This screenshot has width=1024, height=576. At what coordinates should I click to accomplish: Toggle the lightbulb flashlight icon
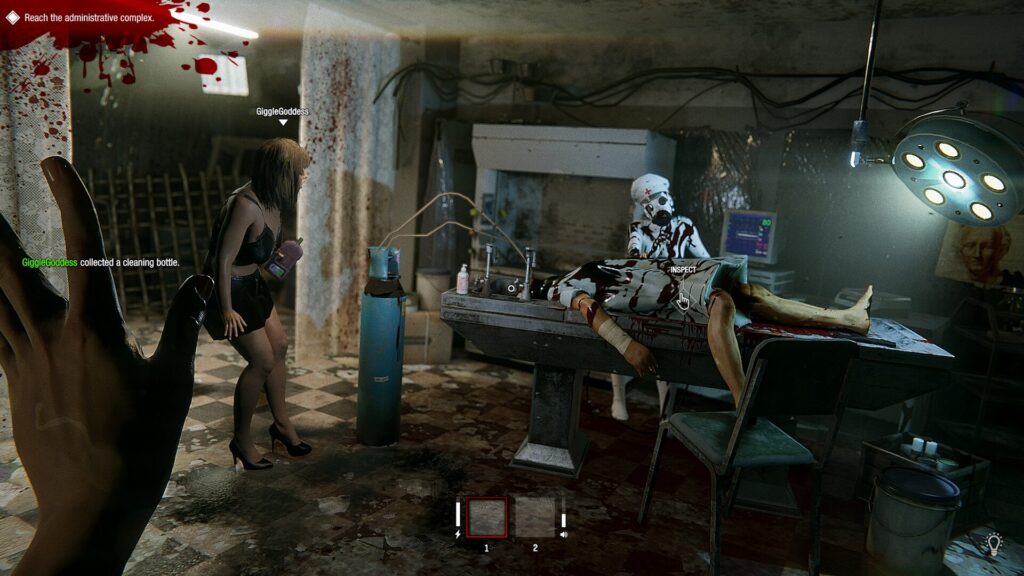point(993,543)
